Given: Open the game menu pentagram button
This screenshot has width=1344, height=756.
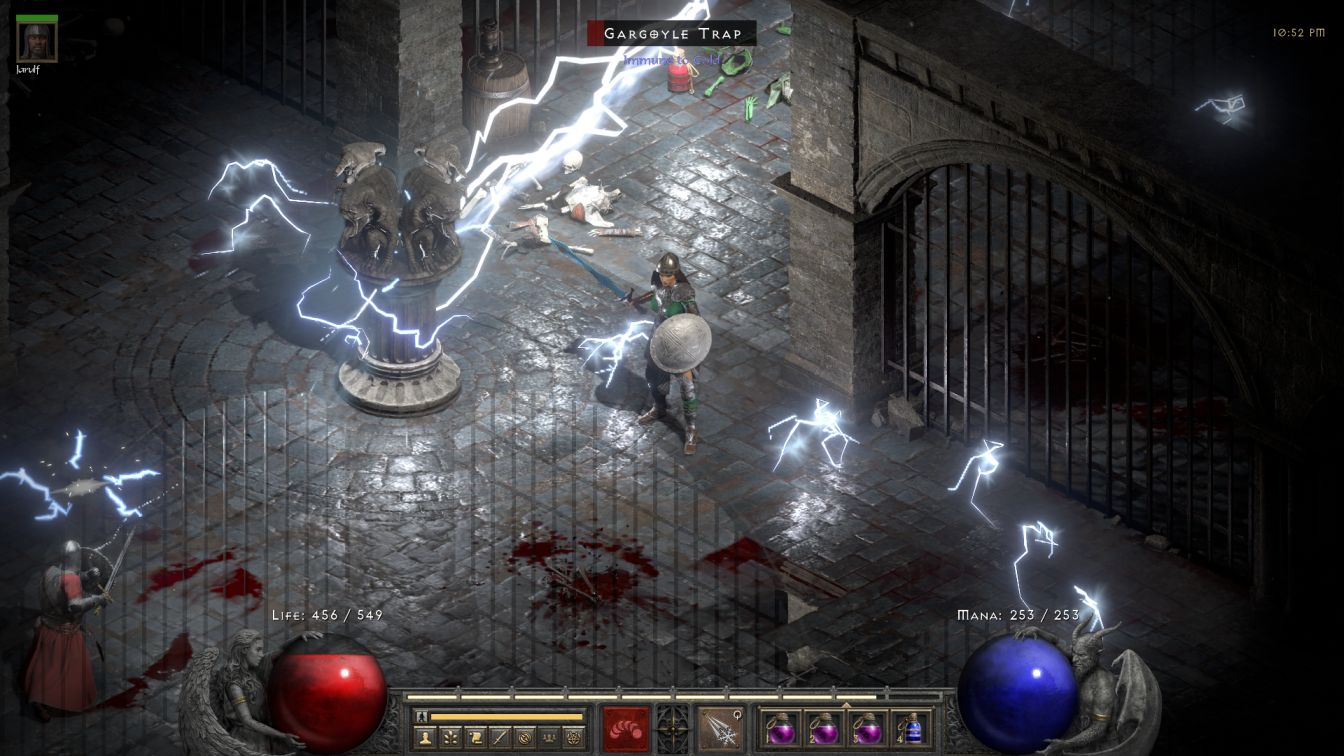Looking at the screenshot, I should coord(573,738).
